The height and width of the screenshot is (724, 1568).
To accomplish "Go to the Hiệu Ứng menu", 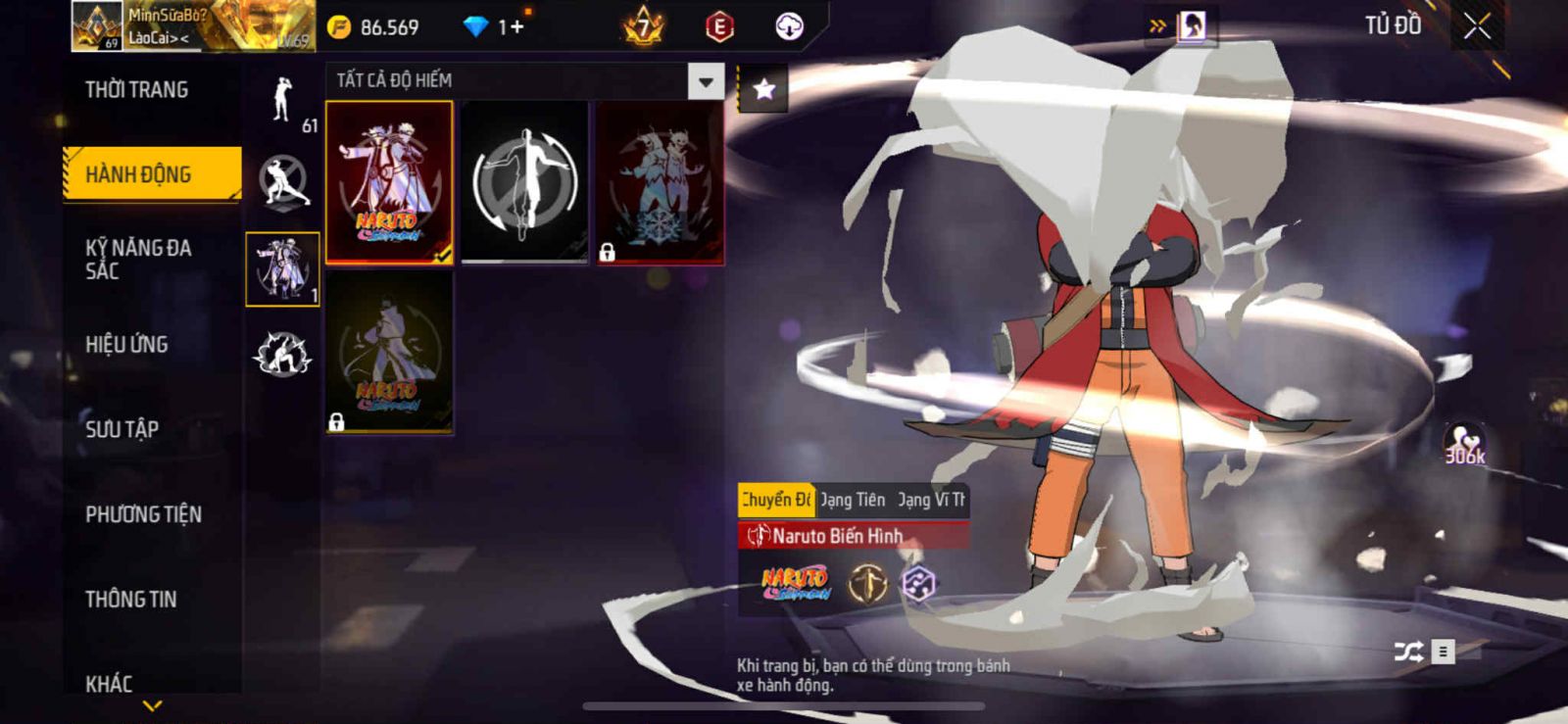I will click(x=126, y=345).
